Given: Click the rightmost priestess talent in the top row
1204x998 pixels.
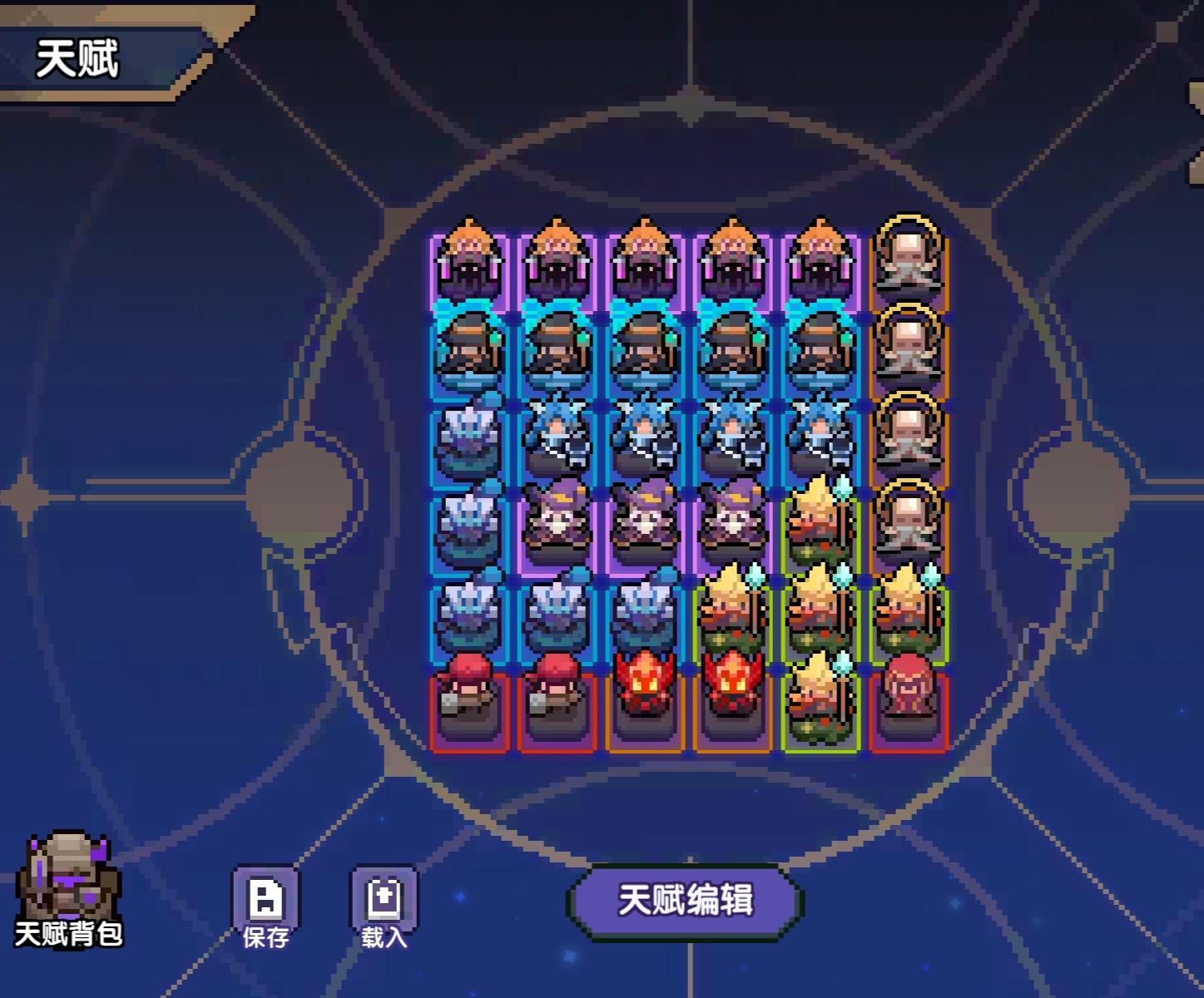Looking at the screenshot, I should coord(820,262).
